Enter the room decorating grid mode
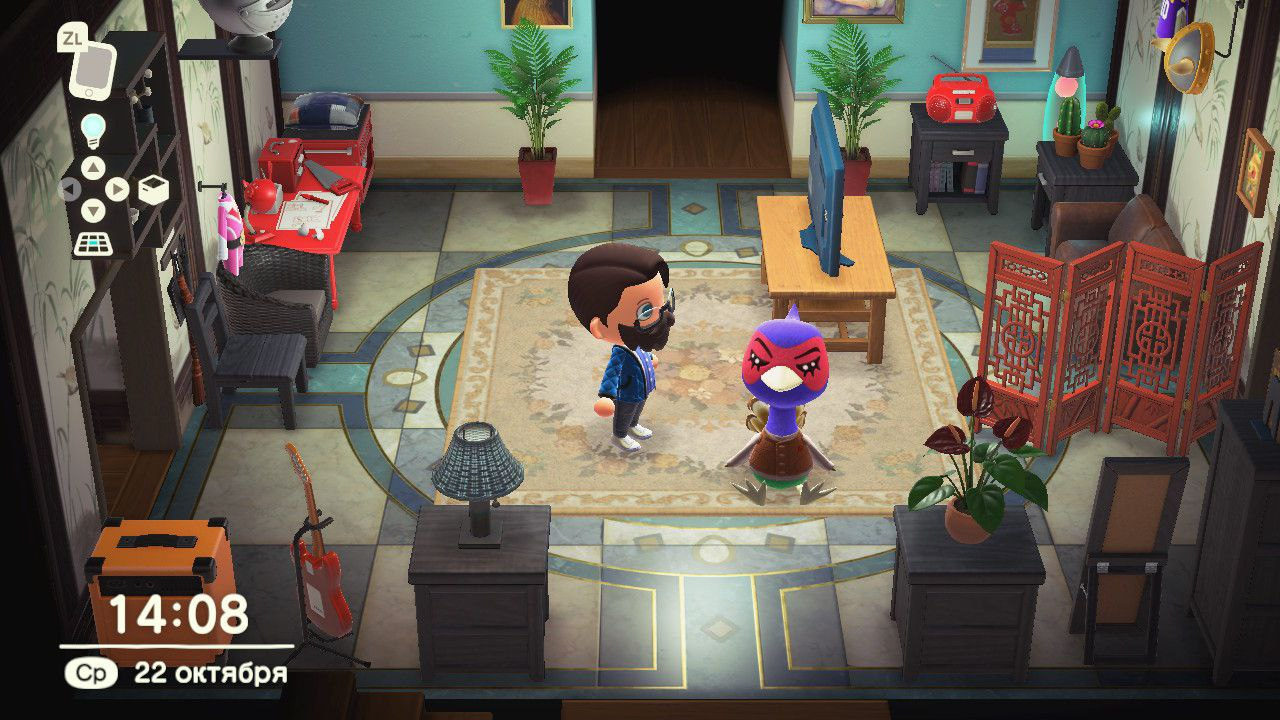The image size is (1280, 720). click(x=92, y=243)
